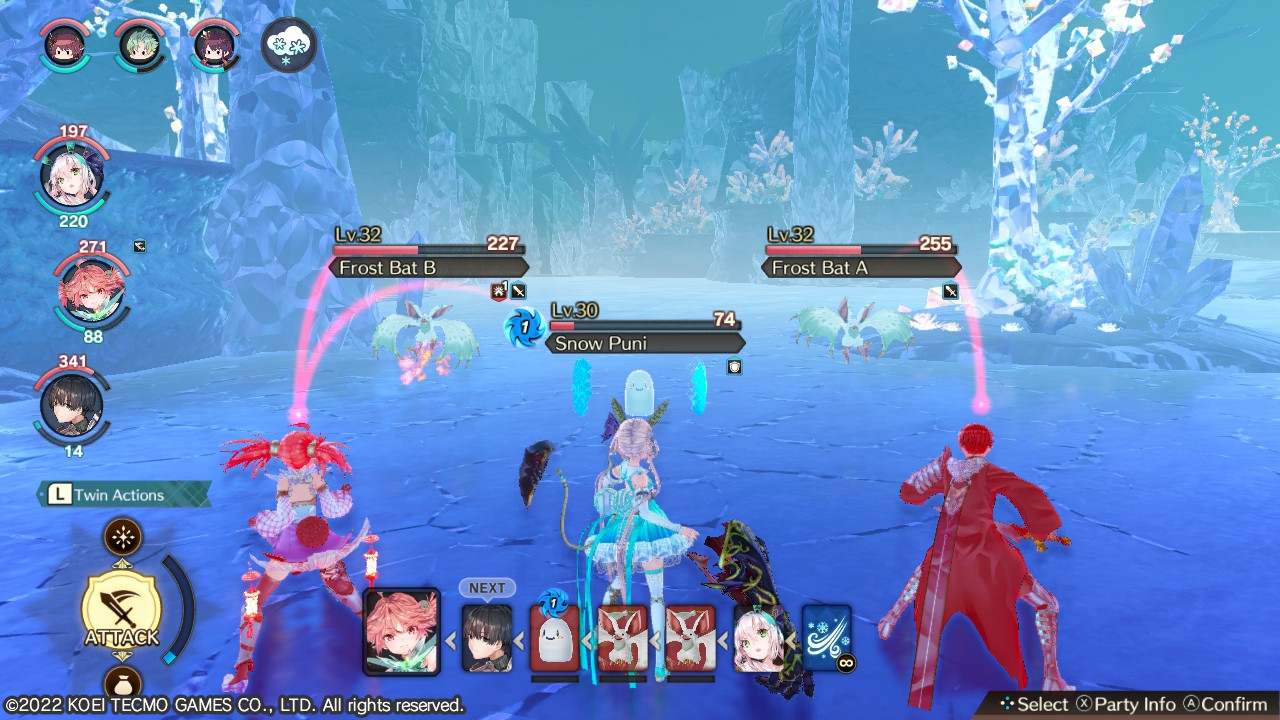
Task: Click the green-haired reserve member chibi icon
Action: [140, 44]
